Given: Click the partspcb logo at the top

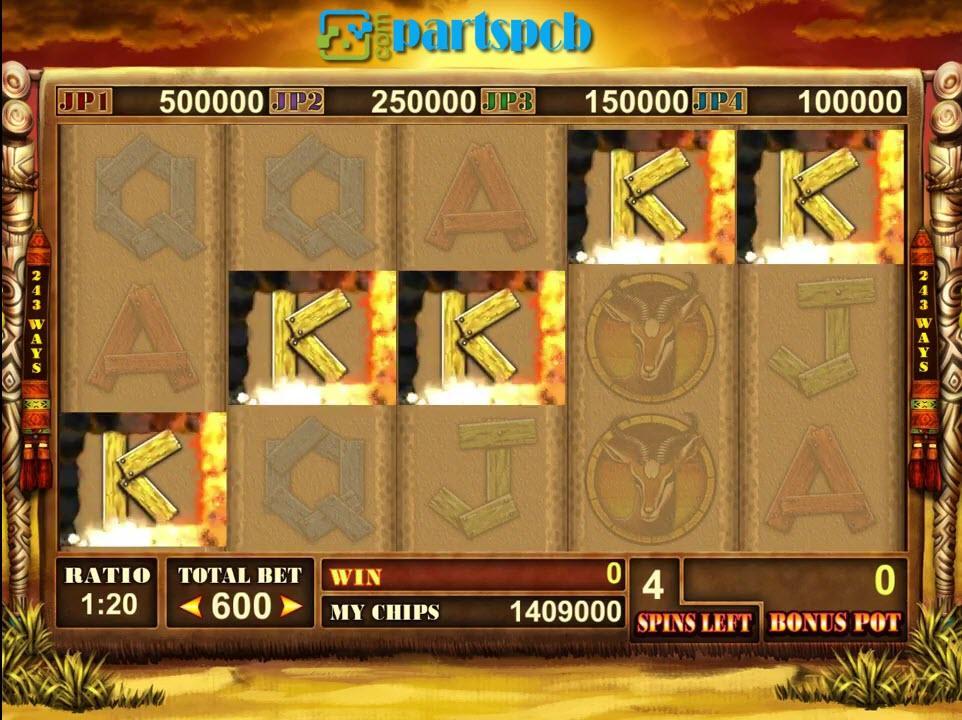Looking at the screenshot, I should 456,34.
